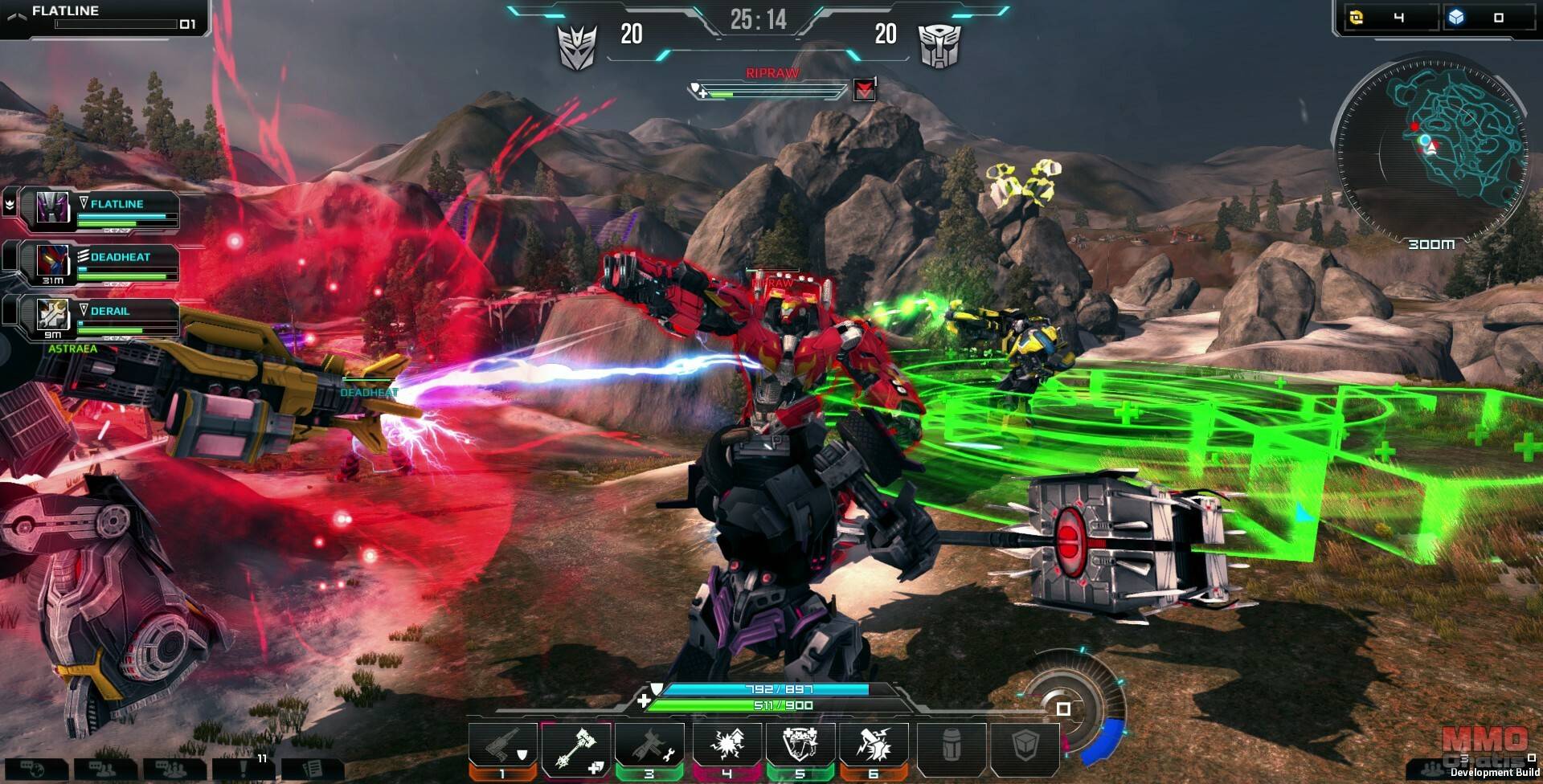
Task: Select the spiked hammer weapon slot
Action: (576, 749)
